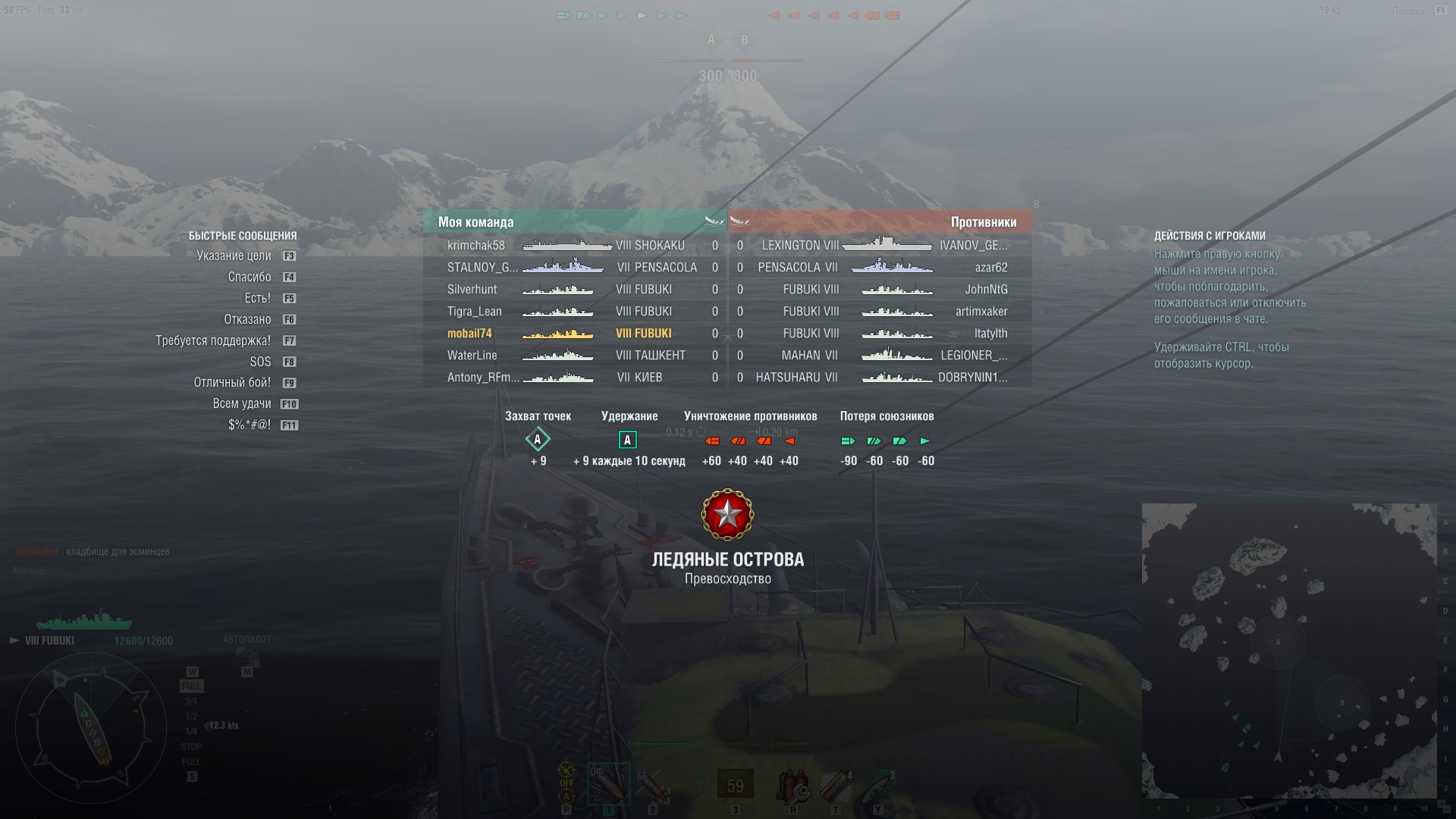This screenshot has width=1456, height=819.
Task: Open the minimap of the islands
Action: click(x=1288, y=651)
